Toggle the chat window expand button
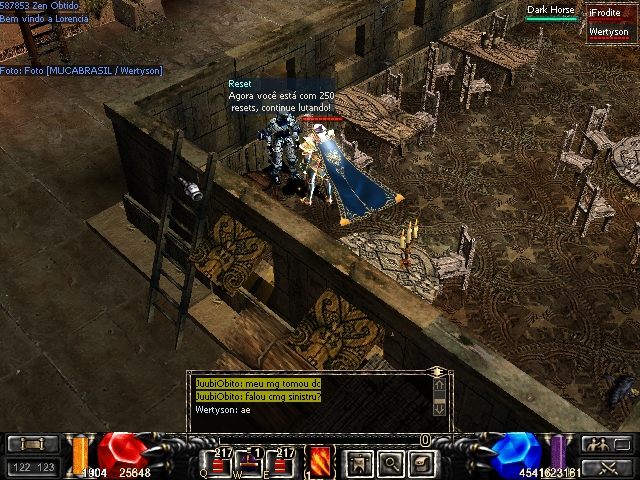 pos(437,371)
